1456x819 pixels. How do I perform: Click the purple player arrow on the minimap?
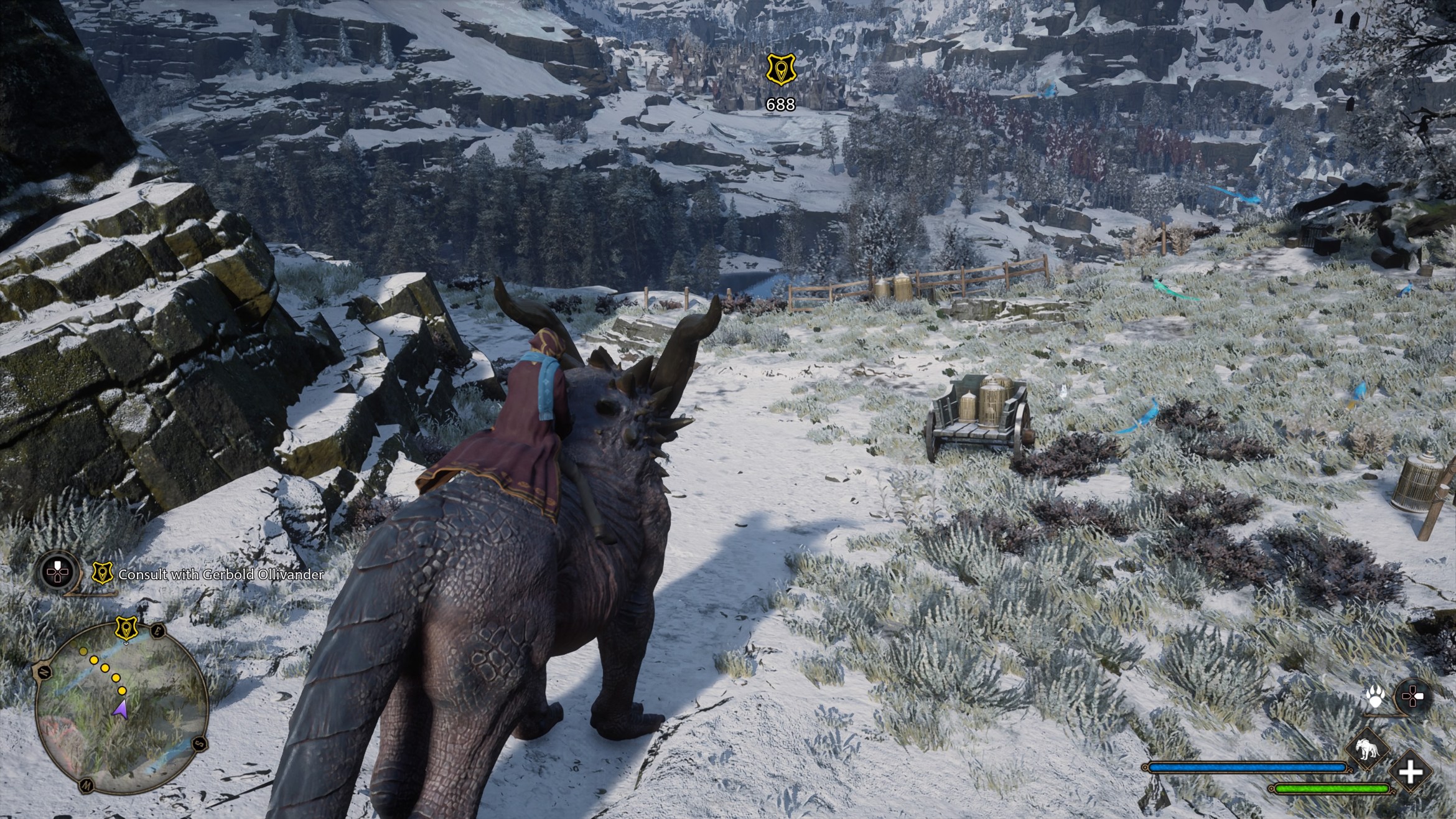(x=120, y=710)
